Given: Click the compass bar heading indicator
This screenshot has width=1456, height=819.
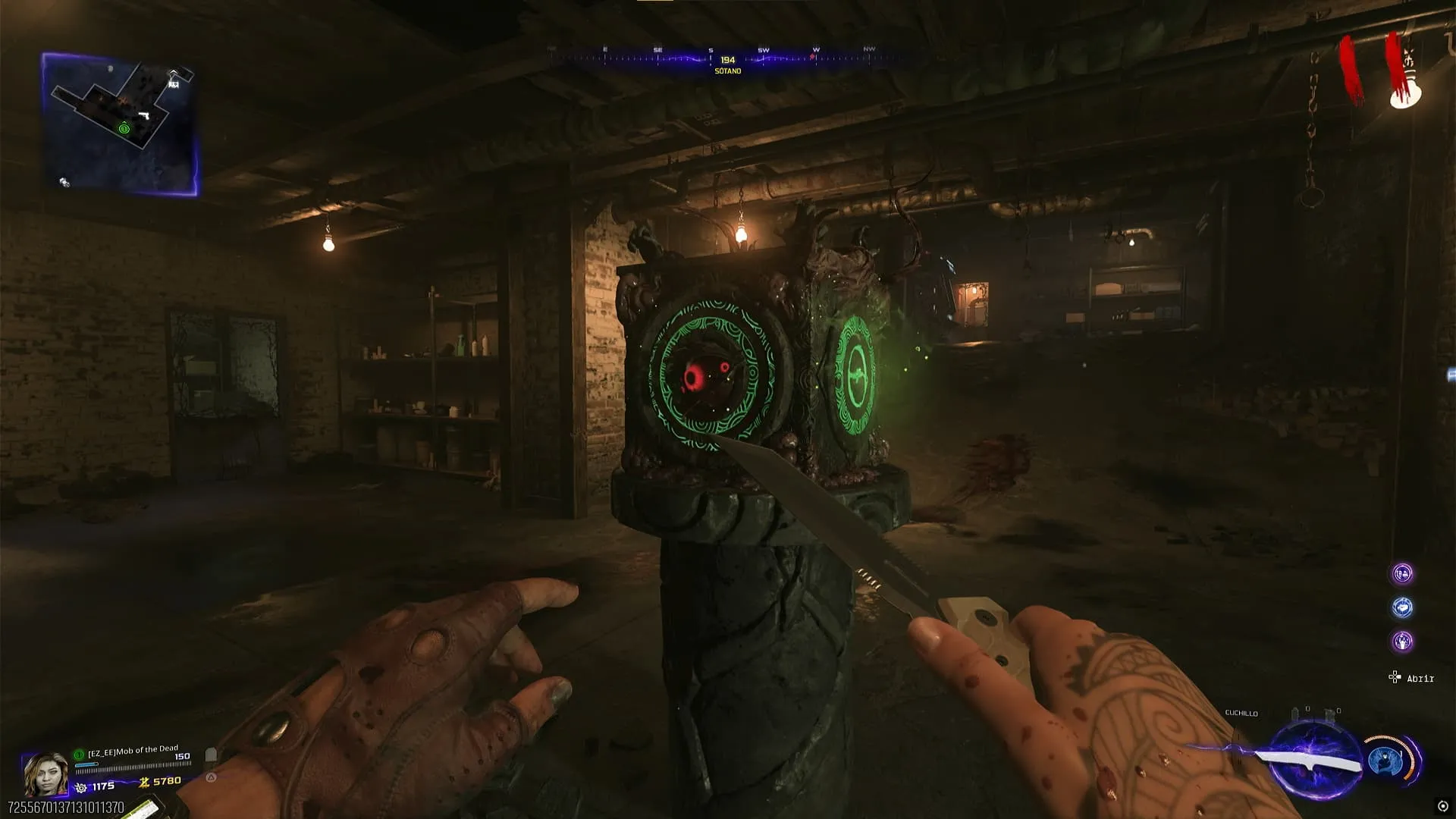Looking at the screenshot, I should click(x=727, y=60).
